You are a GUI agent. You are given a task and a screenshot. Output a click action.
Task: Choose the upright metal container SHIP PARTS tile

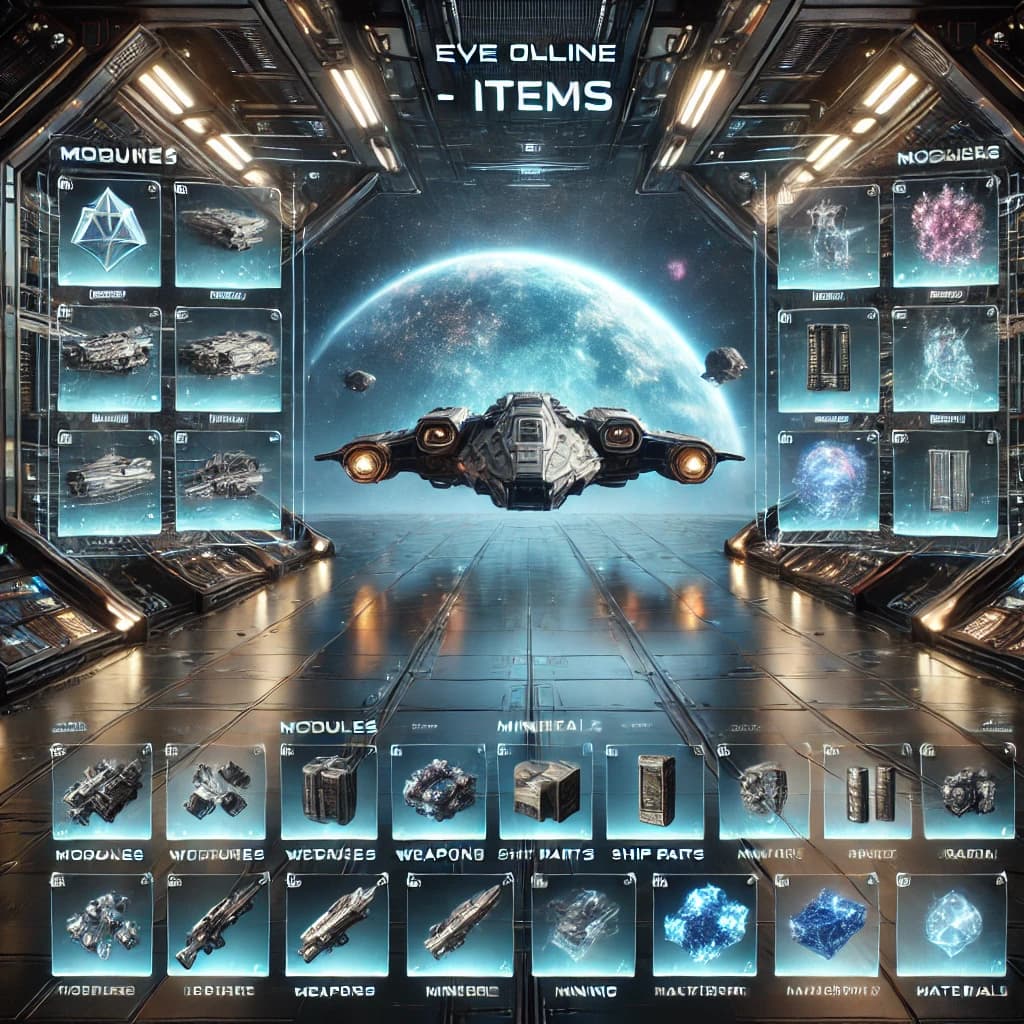(655, 790)
